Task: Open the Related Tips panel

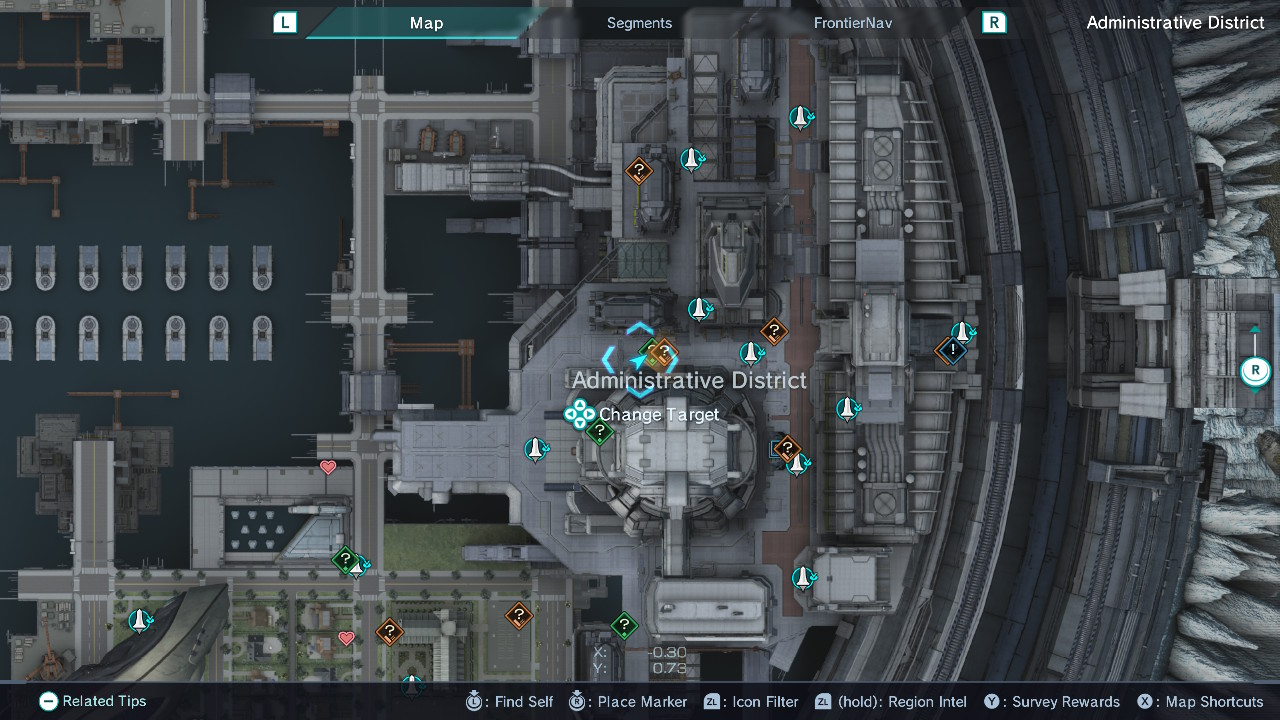Action: (92, 701)
